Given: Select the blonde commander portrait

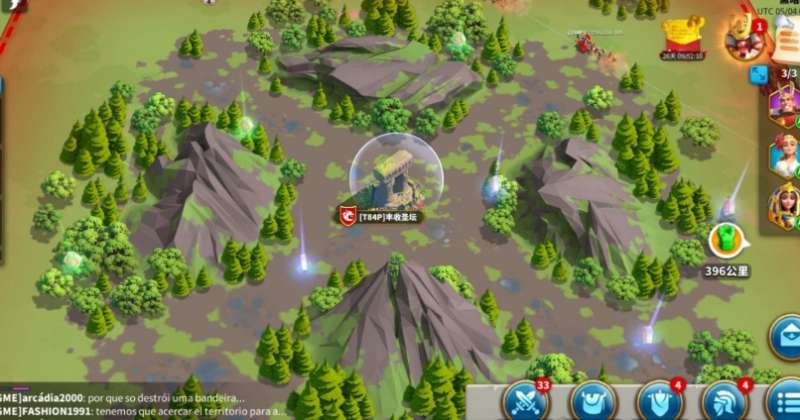Looking at the screenshot, I should (x=784, y=155).
